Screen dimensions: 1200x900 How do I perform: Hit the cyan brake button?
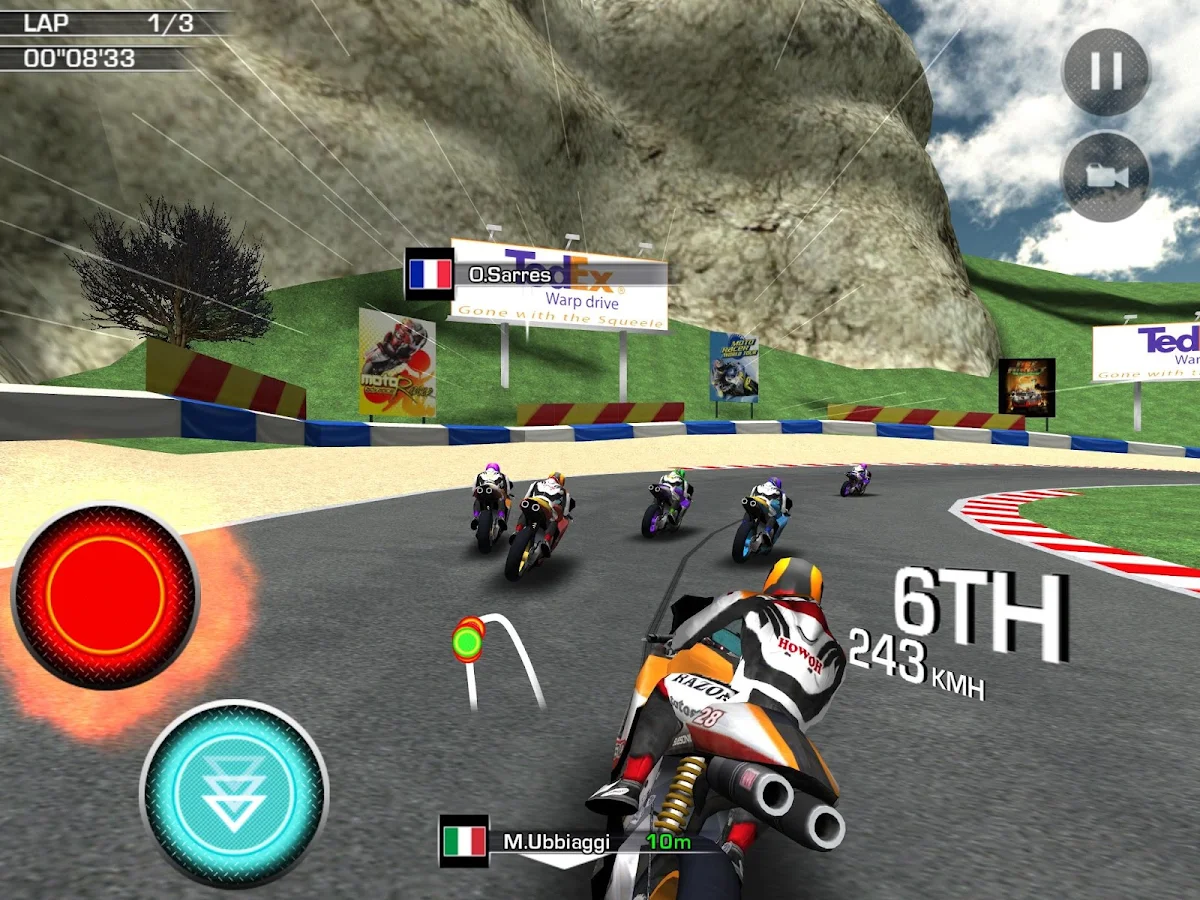tap(234, 793)
